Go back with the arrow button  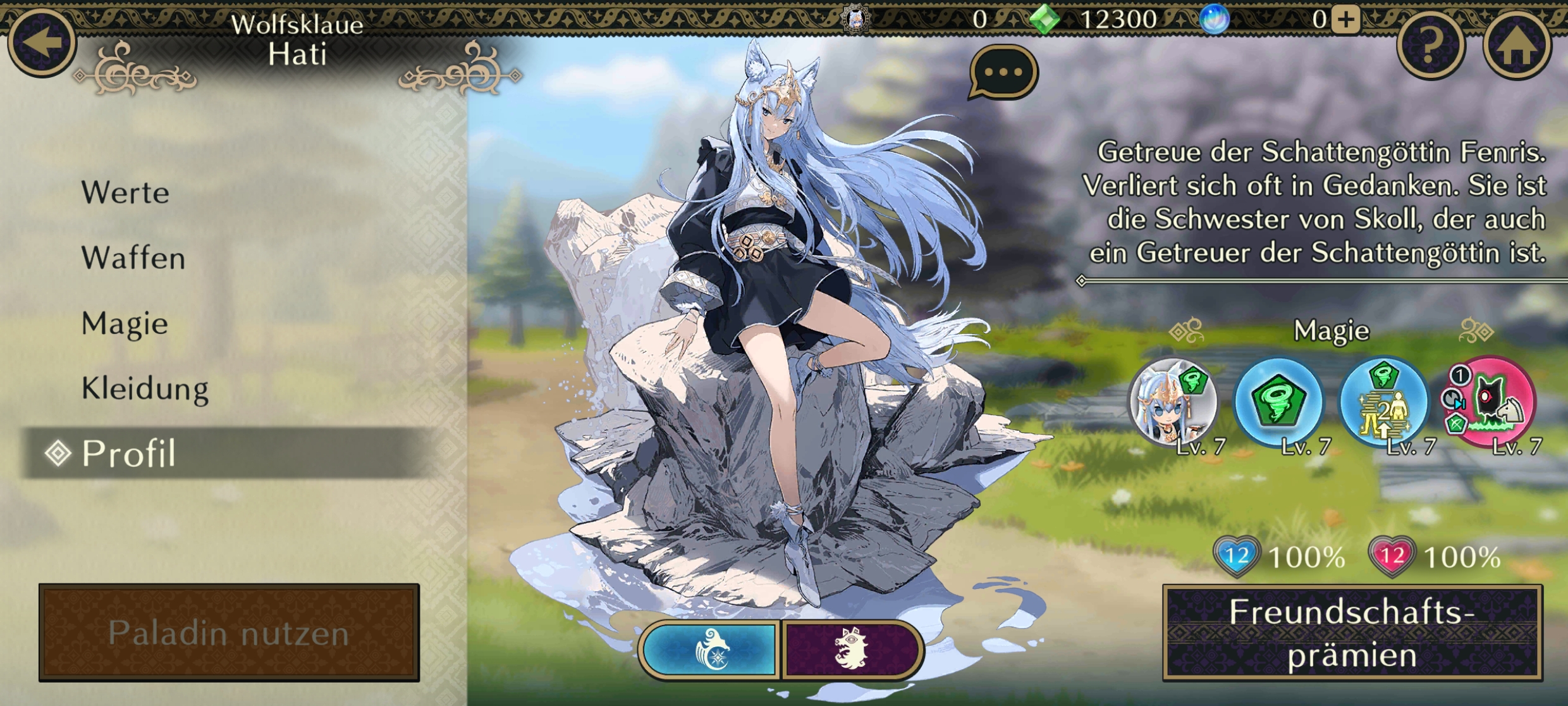[42, 43]
